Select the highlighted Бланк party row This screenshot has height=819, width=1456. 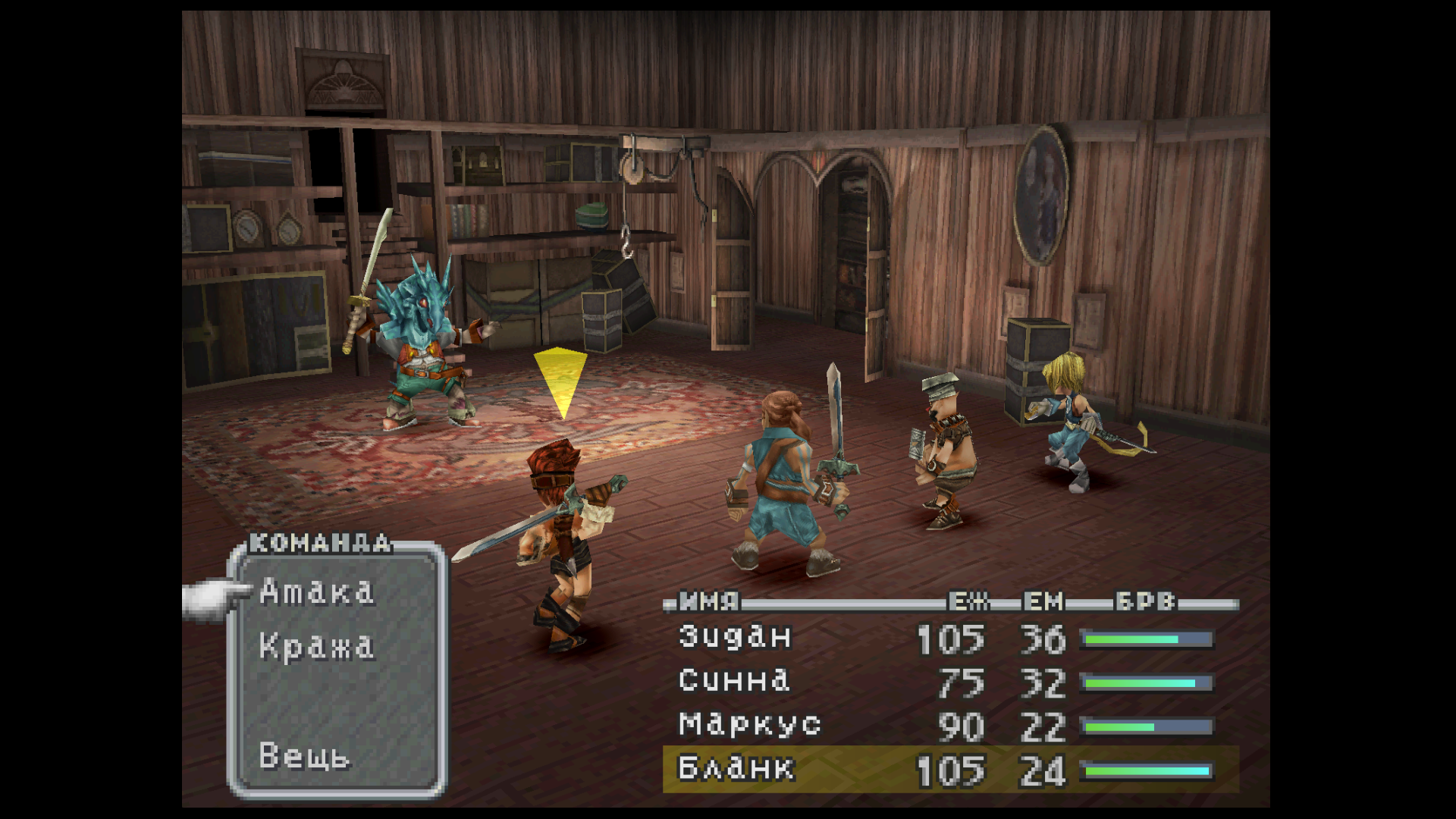[x=950, y=769]
